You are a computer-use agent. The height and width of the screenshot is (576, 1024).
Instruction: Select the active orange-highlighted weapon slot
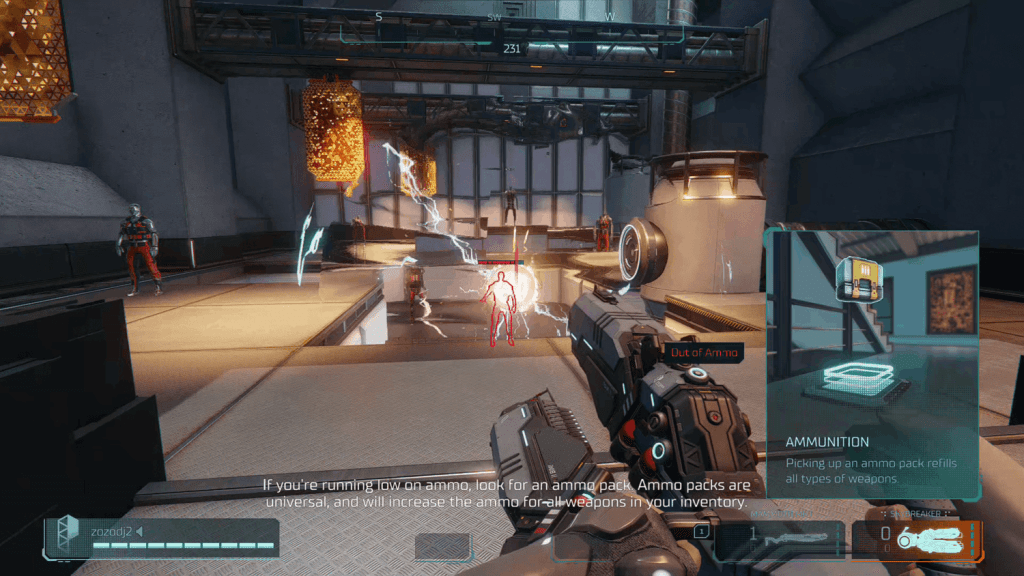click(x=917, y=539)
